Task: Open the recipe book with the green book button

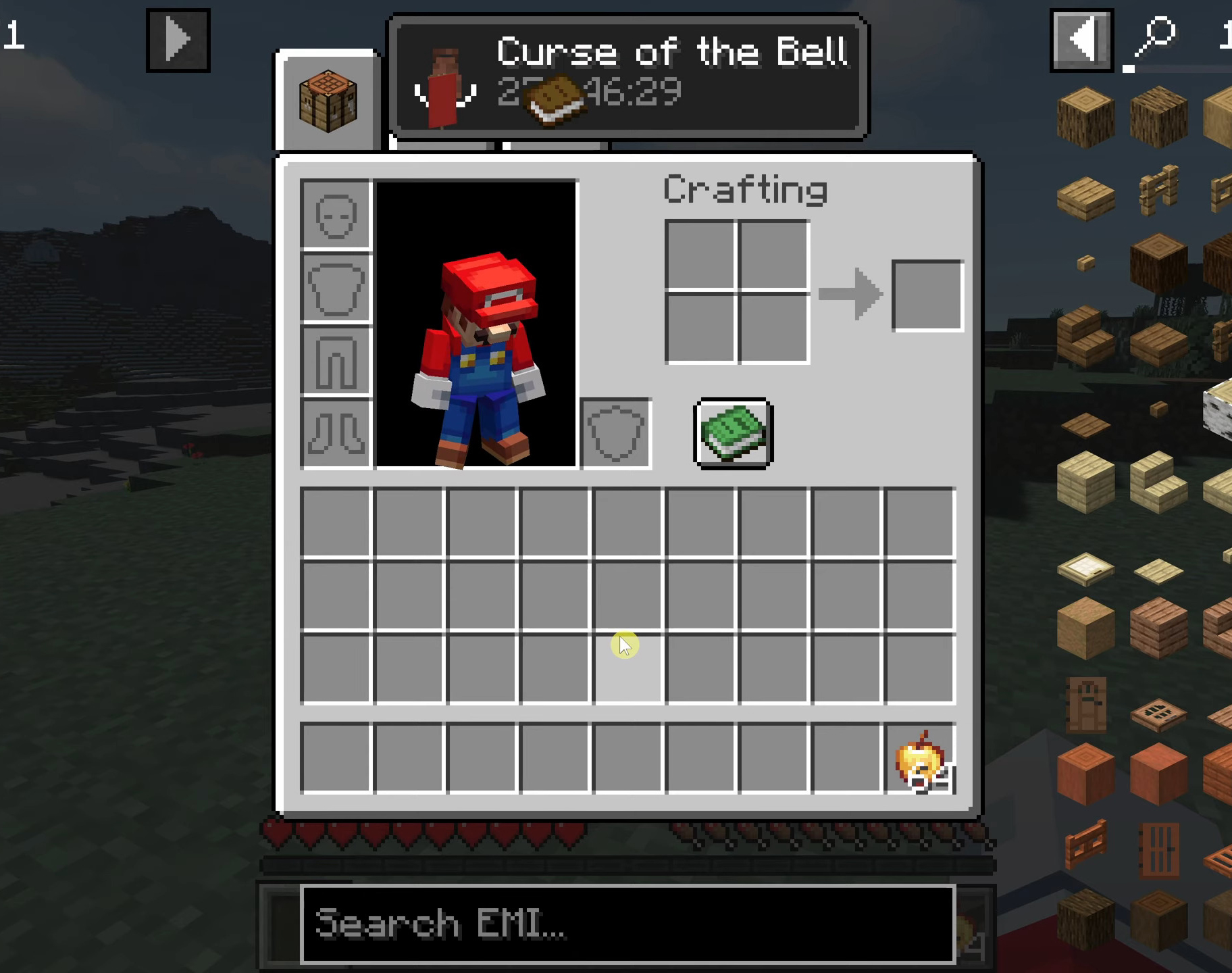Action: 734,433
